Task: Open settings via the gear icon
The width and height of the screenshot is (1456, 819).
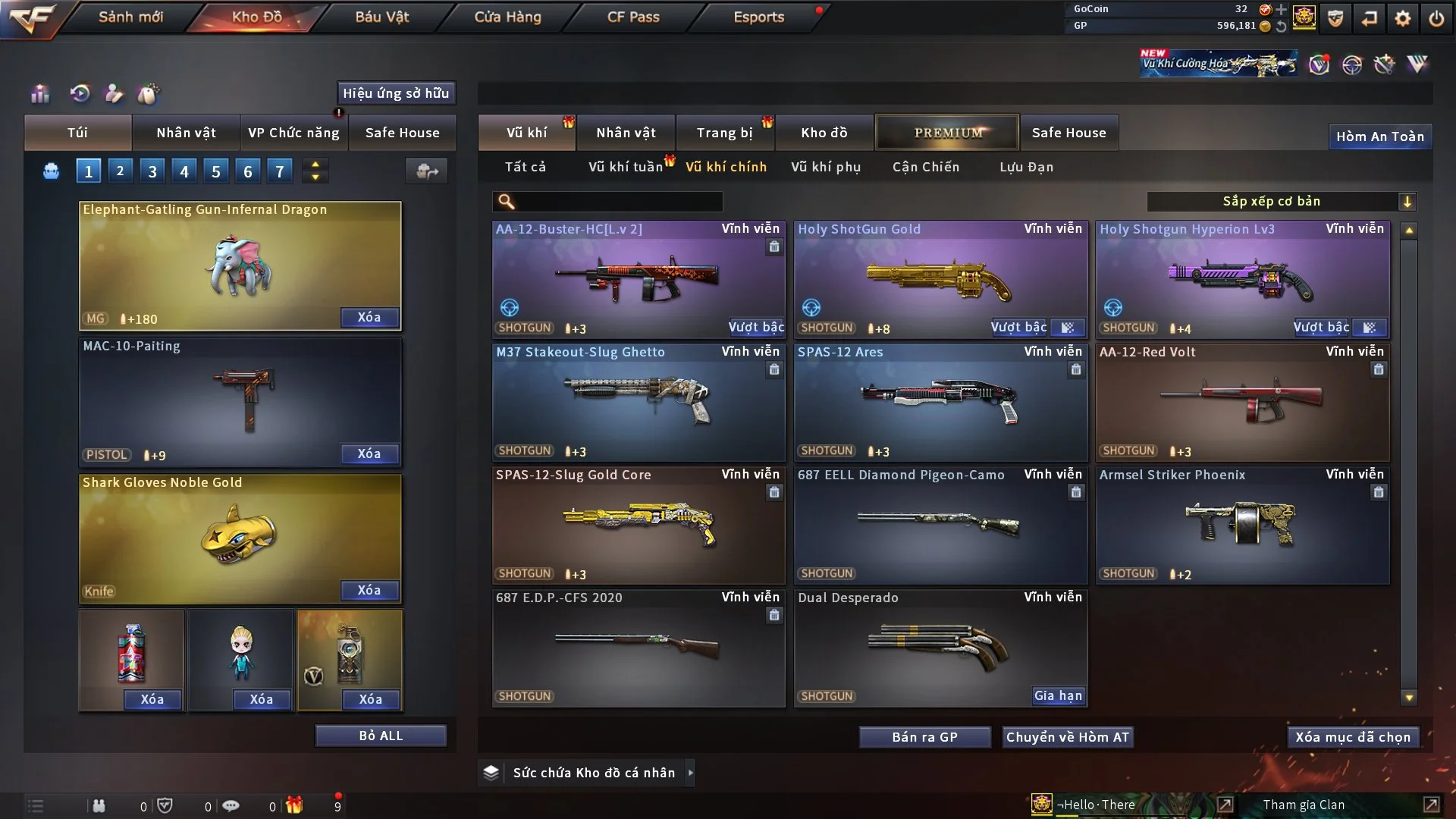Action: tap(1402, 18)
